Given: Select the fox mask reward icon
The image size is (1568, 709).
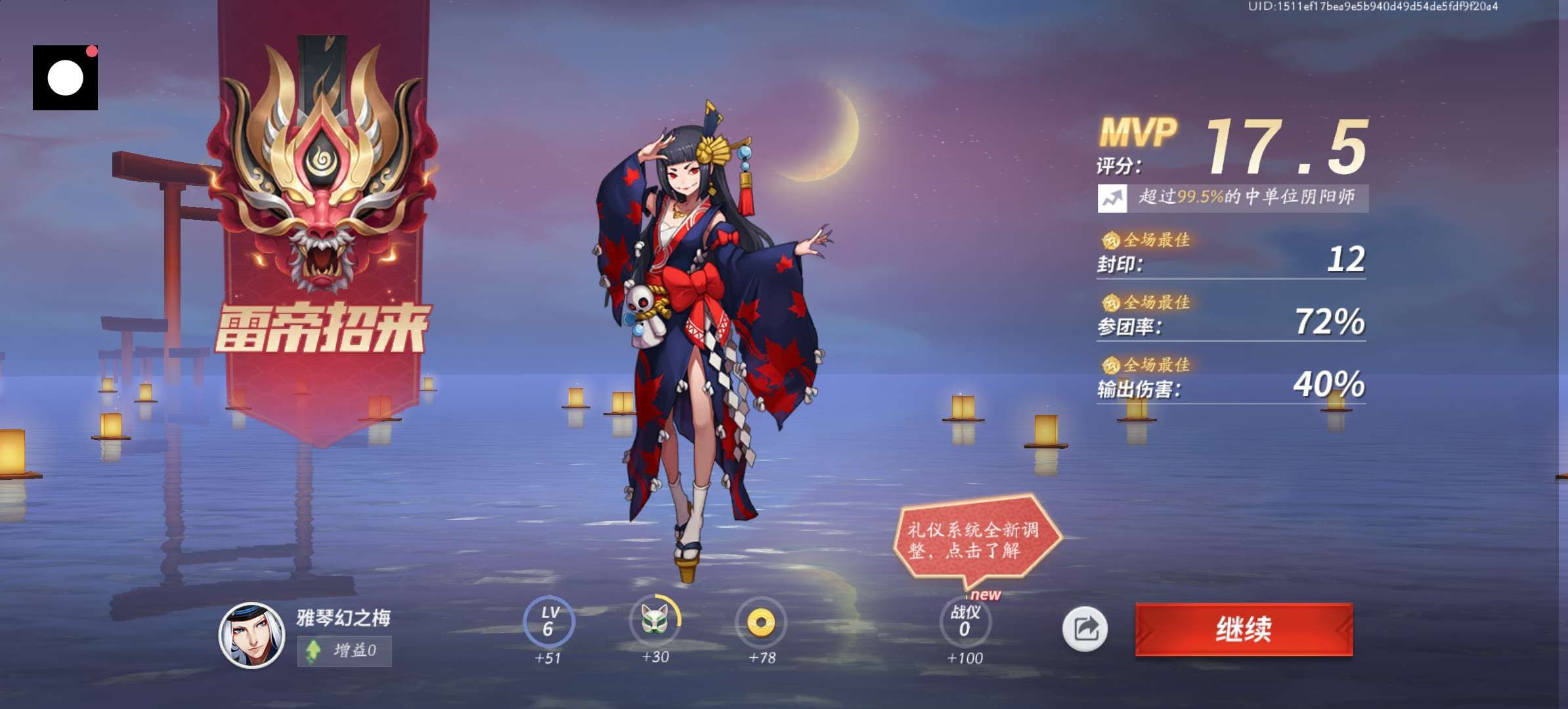Looking at the screenshot, I should point(655,620).
